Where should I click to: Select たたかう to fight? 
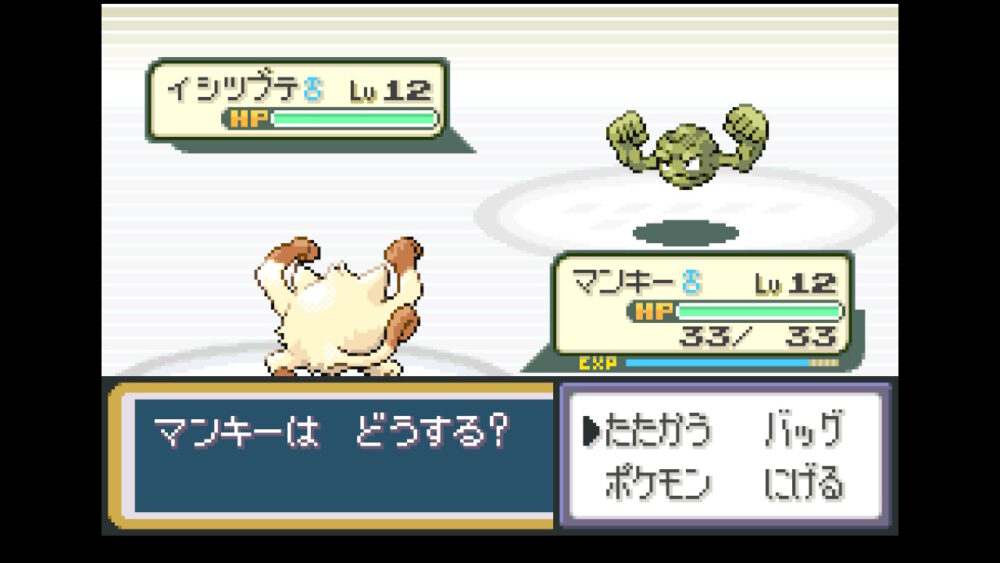(x=659, y=430)
